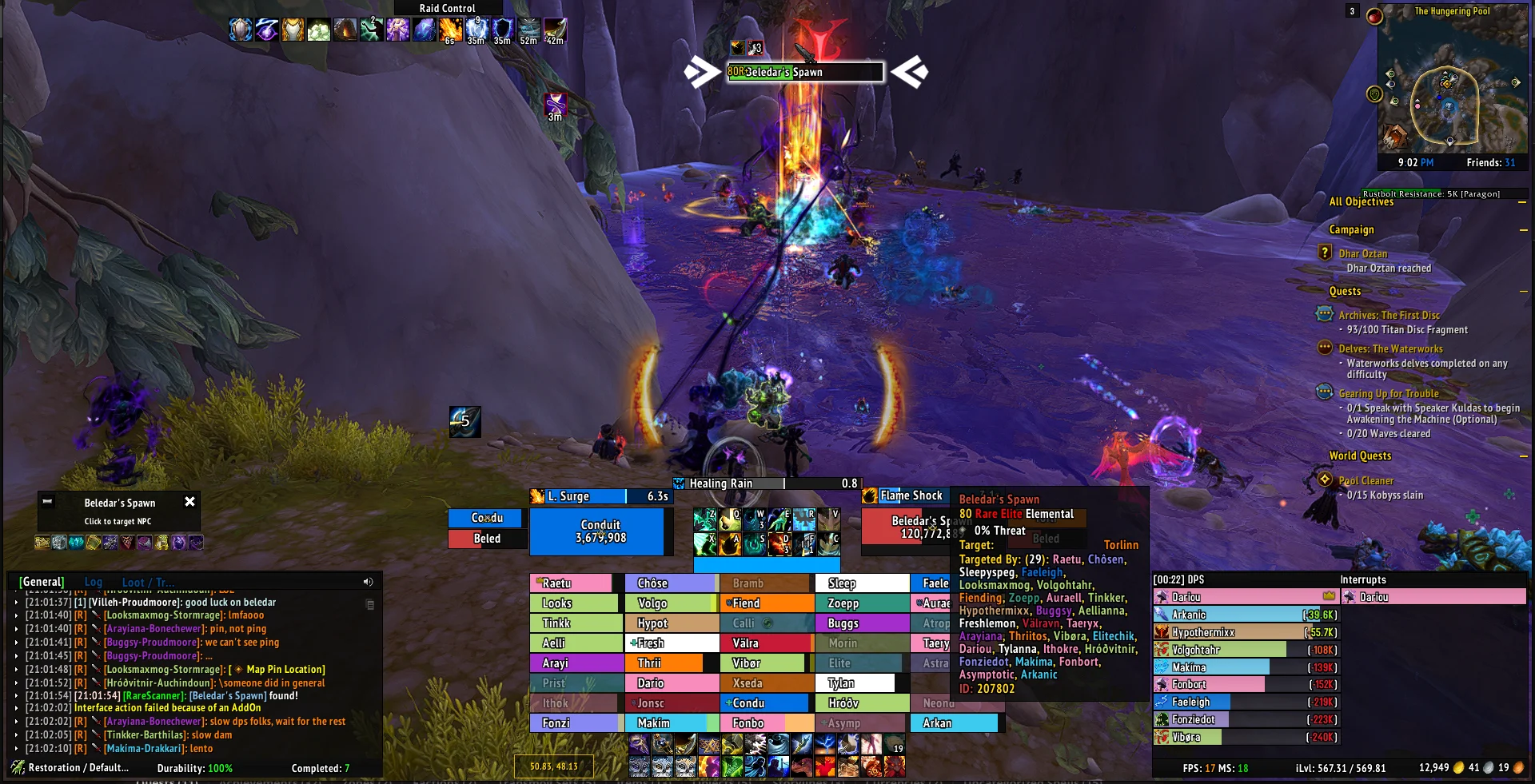
Task: Toggle chat sound speaker icon
Action: point(368,582)
